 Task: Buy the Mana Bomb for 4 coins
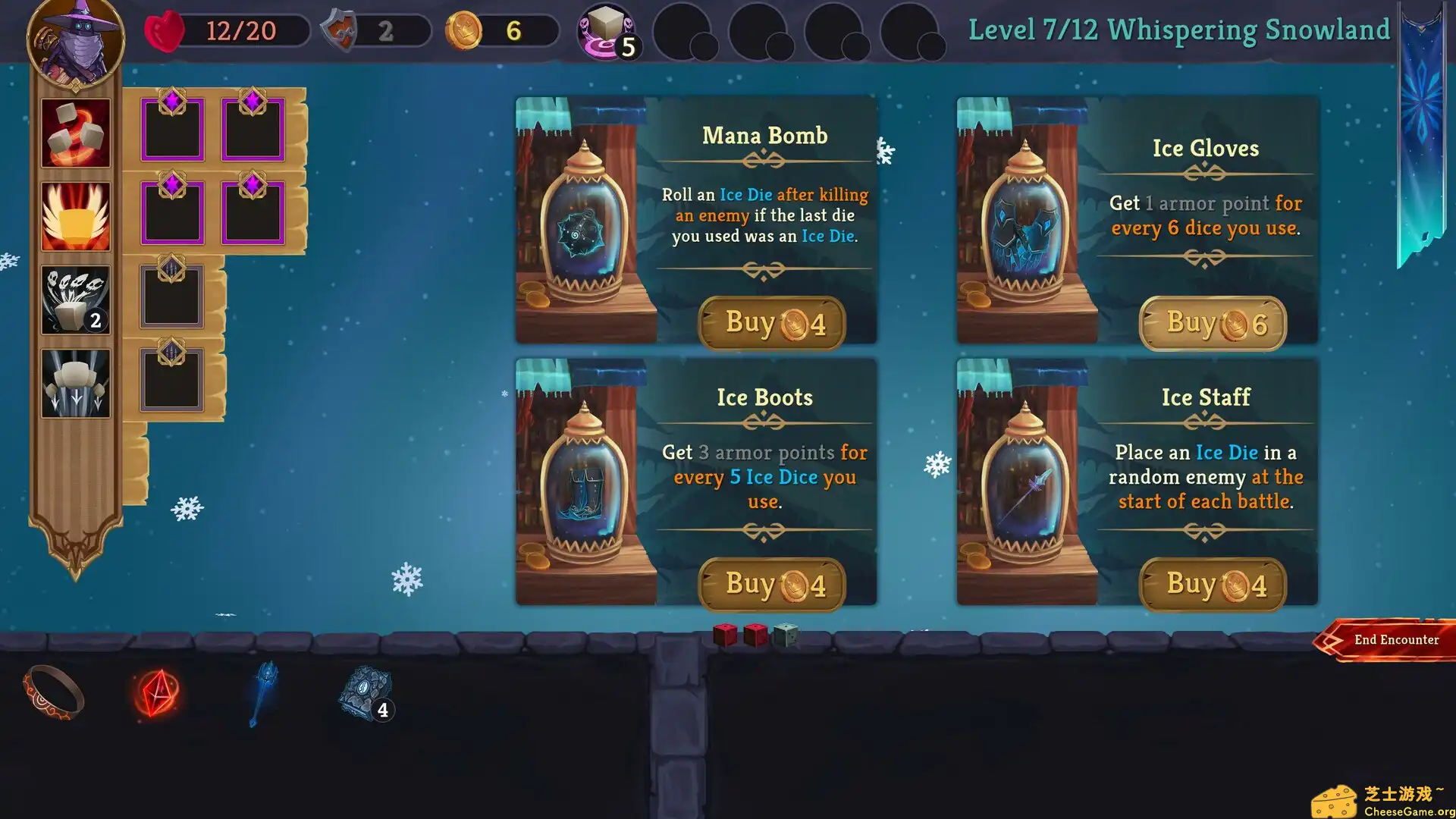pos(771,324)
